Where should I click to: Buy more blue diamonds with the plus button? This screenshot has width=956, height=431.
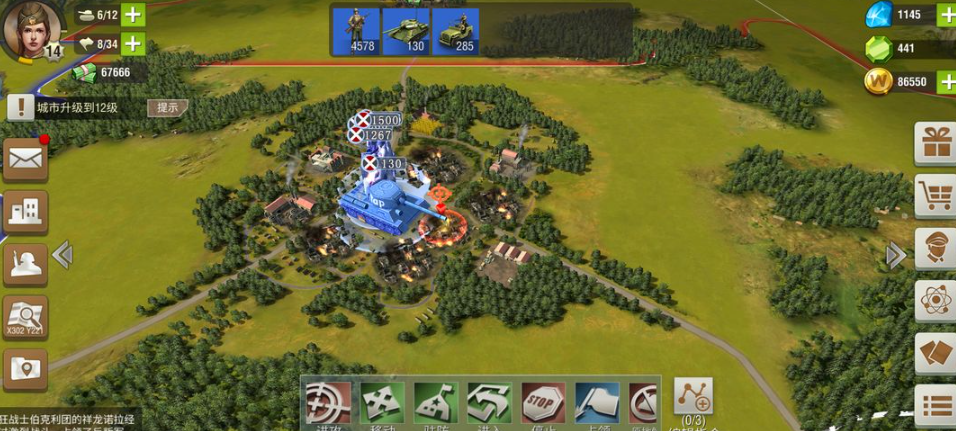coord(946,15)
